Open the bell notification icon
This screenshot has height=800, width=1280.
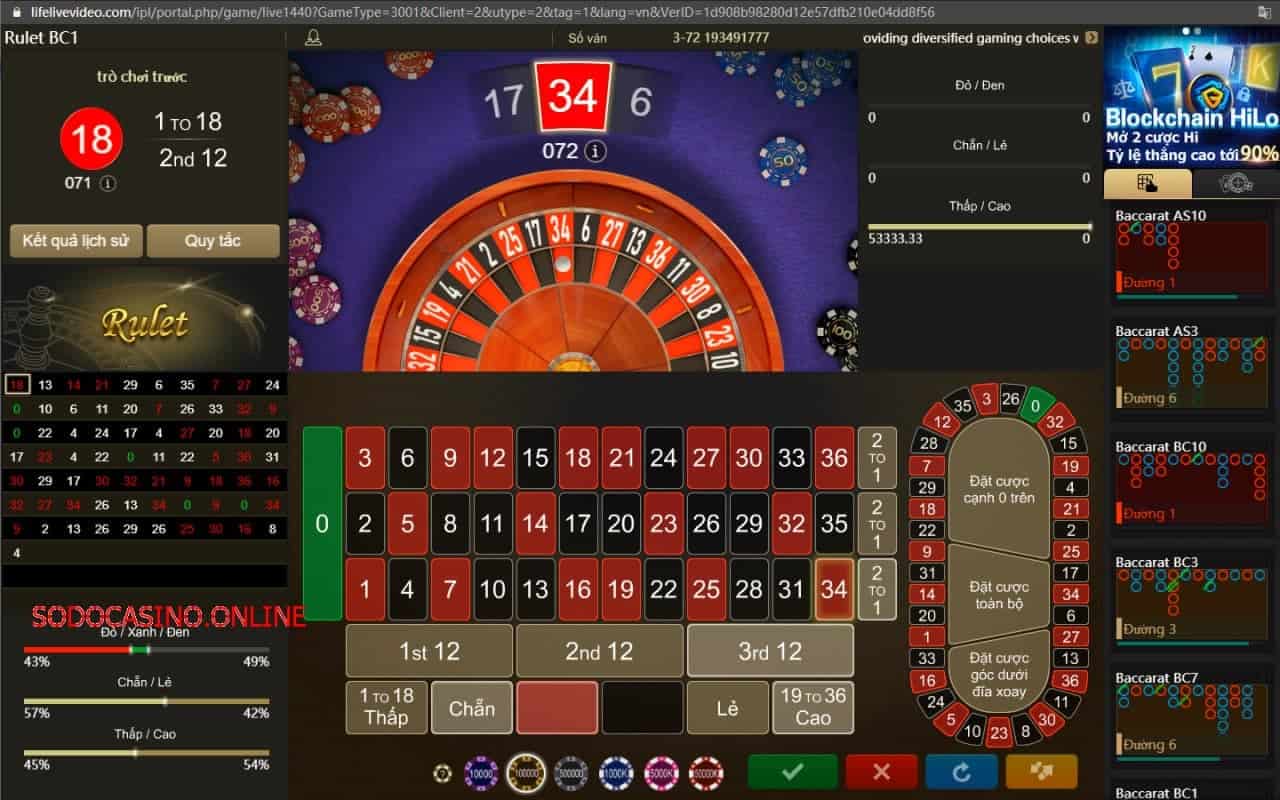tap(312, 37)
